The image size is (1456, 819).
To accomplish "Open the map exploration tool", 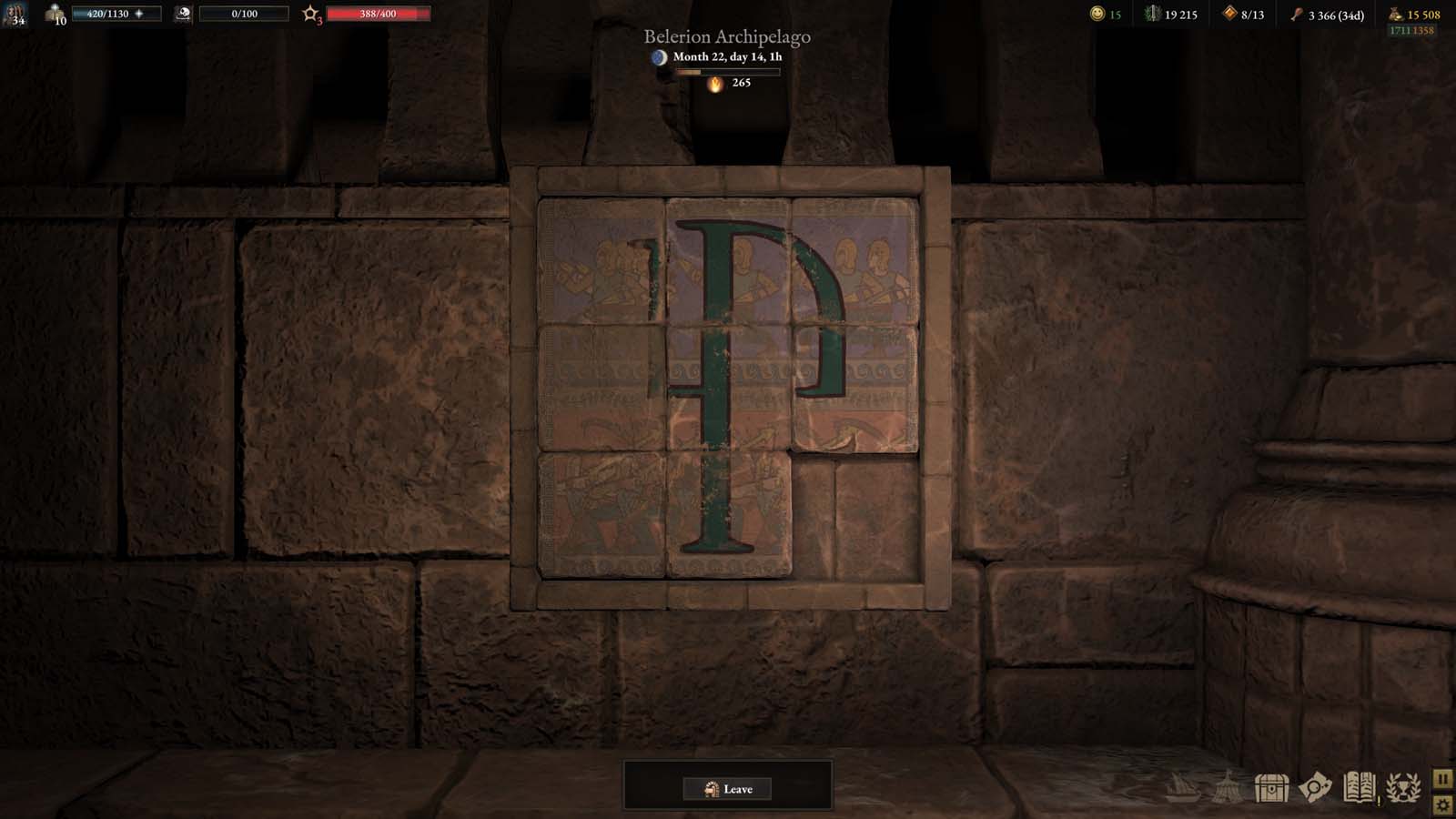I will (1317, 784).
